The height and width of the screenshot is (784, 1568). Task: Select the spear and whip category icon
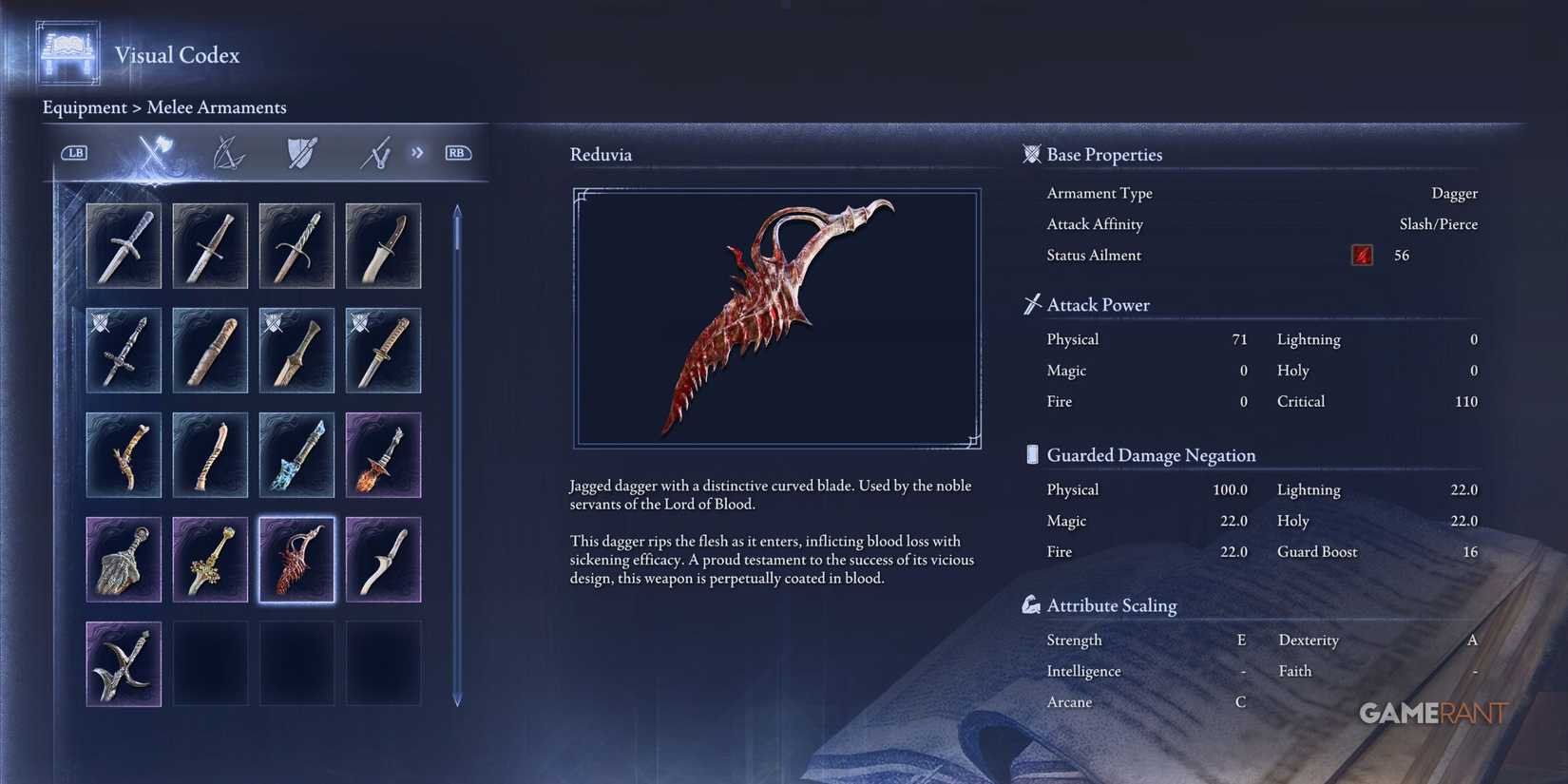(373, 153)
